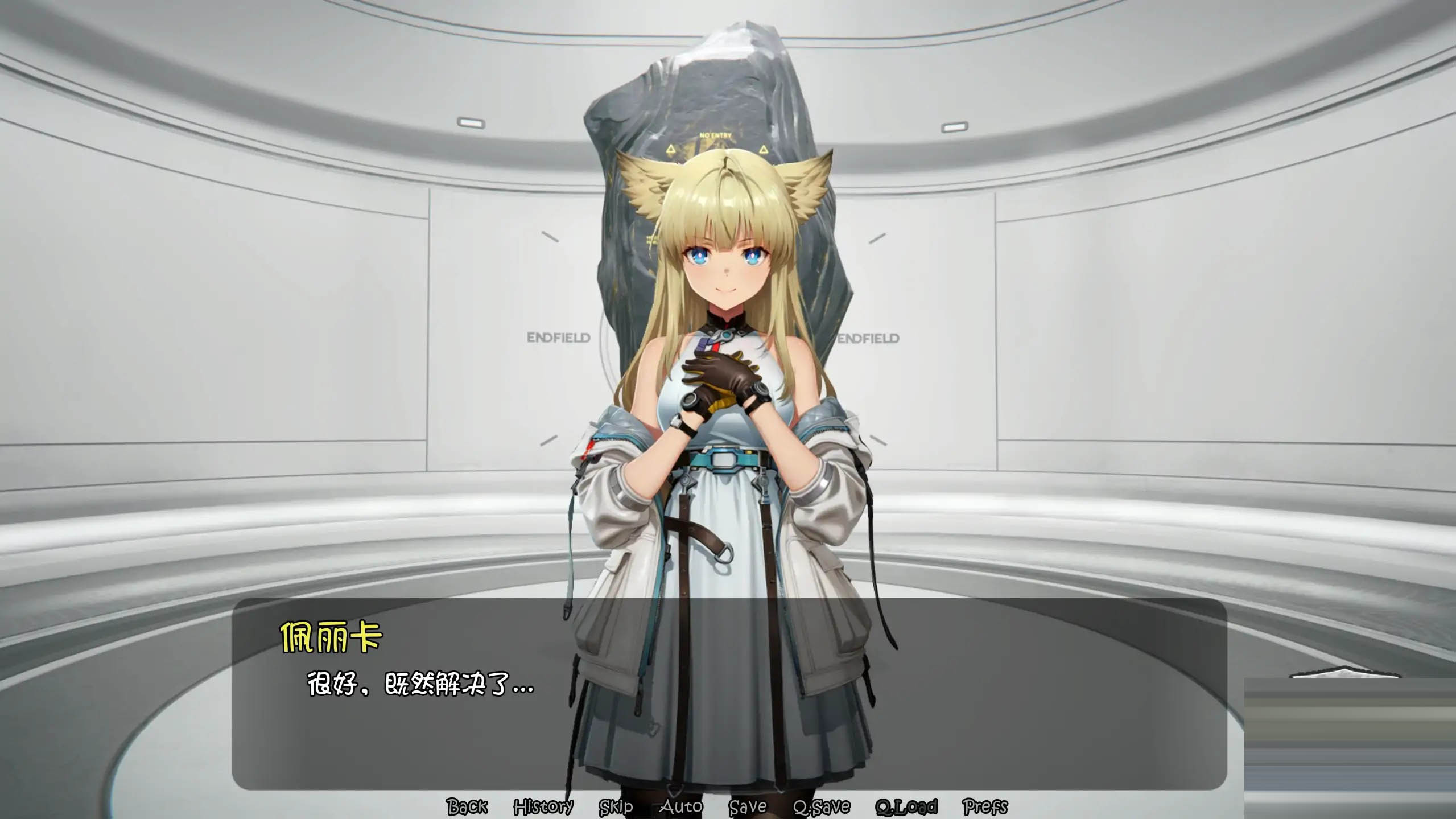Image resolution: width=1456 pixels, height=819 pixels.
Task: Open the dialogue History log
Action: coord(544,806)
